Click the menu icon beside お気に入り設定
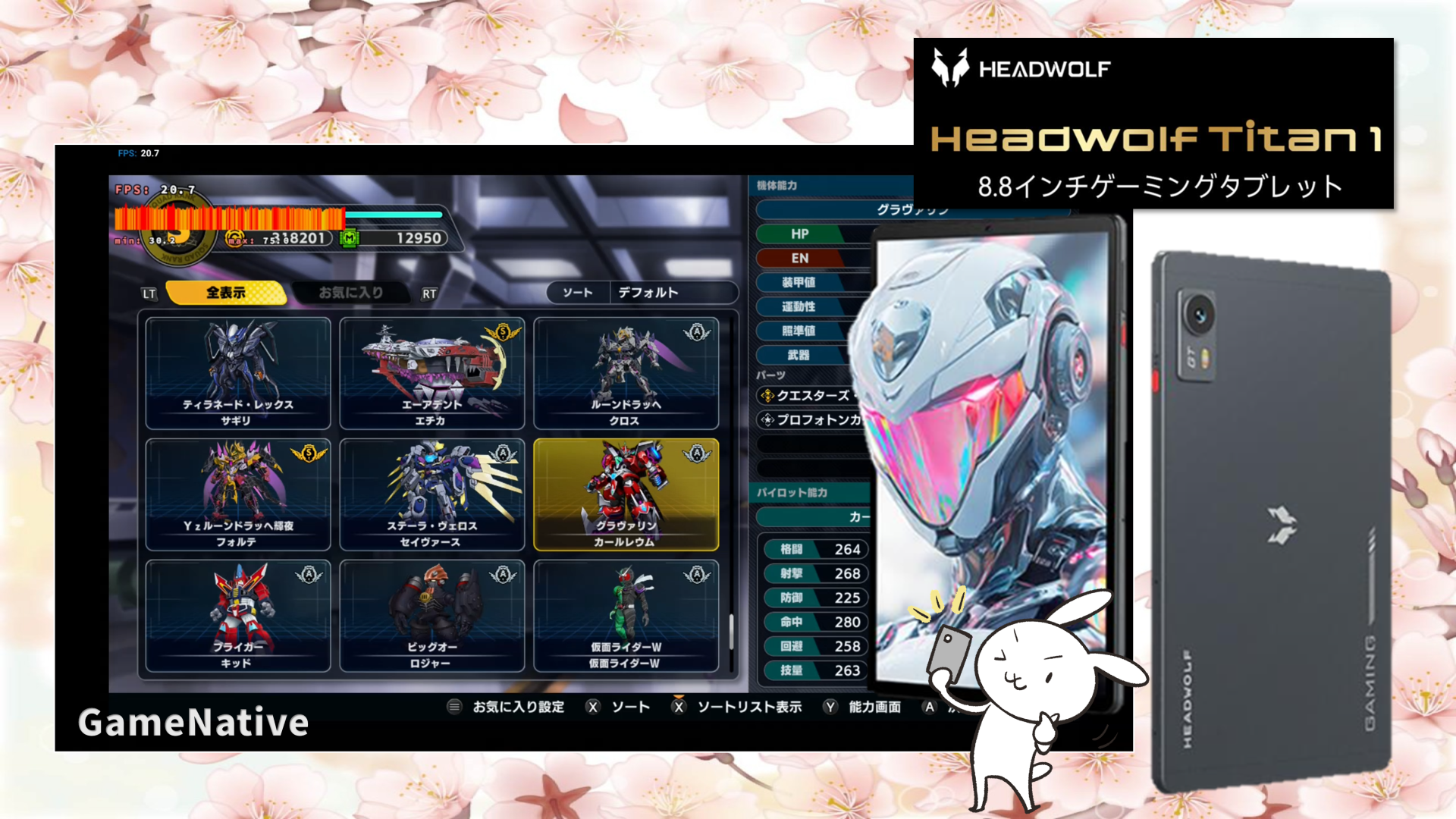The width and height of the screenshot is (1456, 819). (453, 706)
